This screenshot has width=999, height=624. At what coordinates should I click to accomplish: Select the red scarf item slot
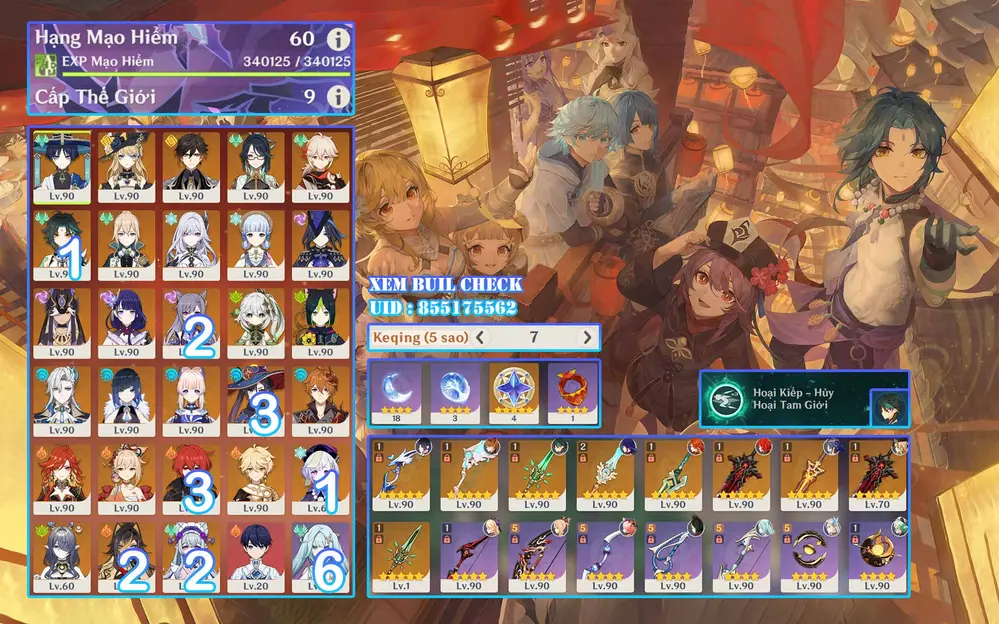570,389
